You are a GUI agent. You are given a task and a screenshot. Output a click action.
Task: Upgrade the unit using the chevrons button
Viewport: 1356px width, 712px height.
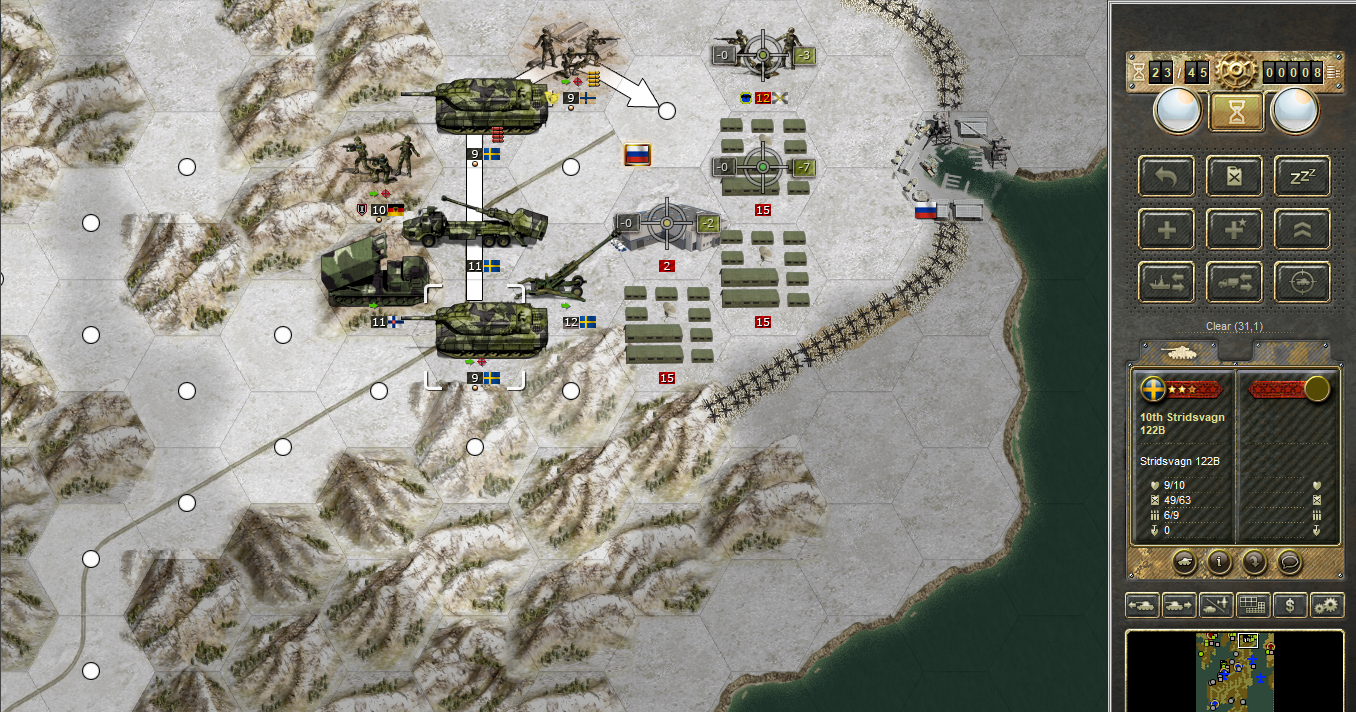1302,229
